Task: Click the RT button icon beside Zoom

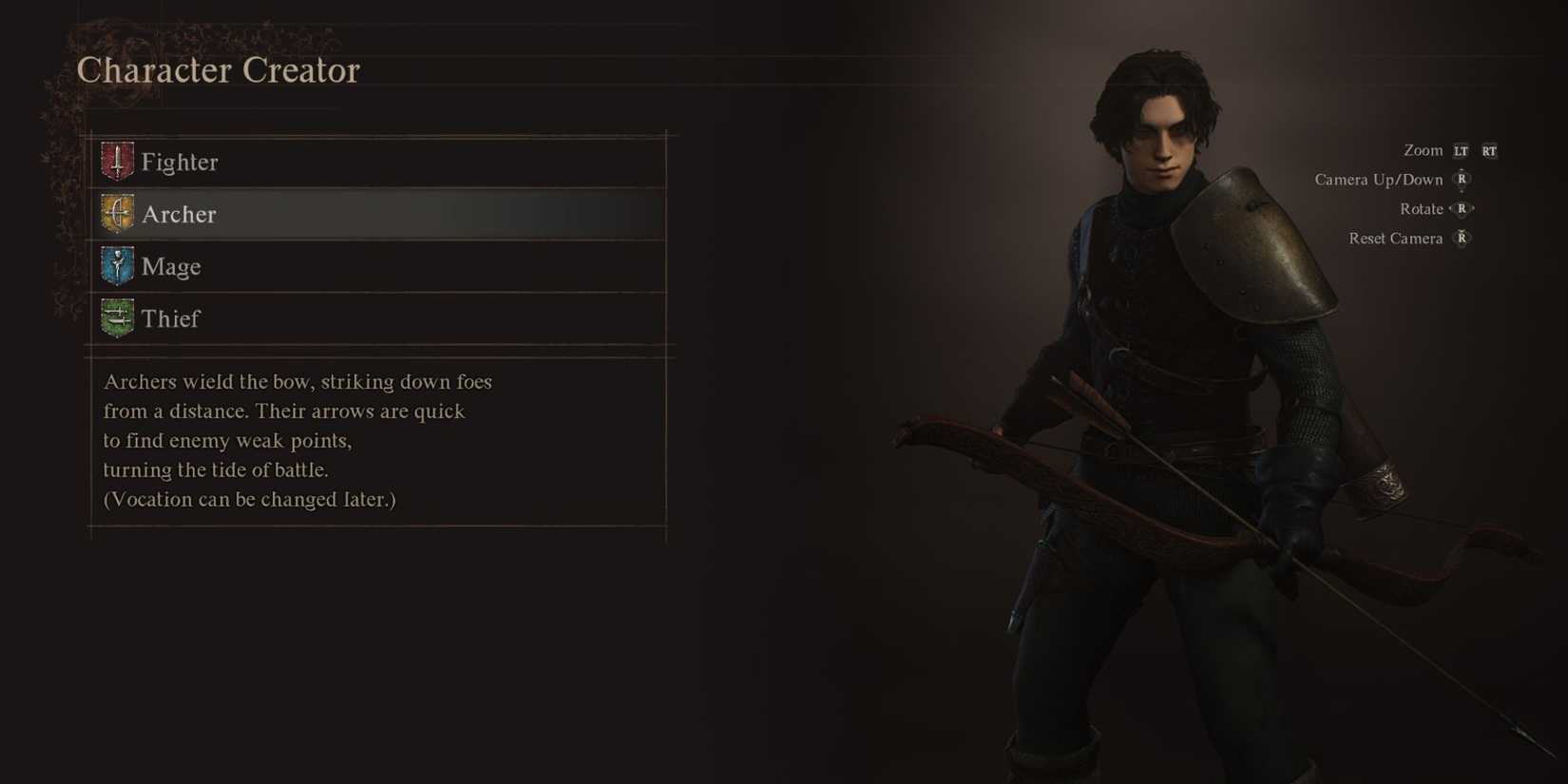Action: [x=1488, y=150]
